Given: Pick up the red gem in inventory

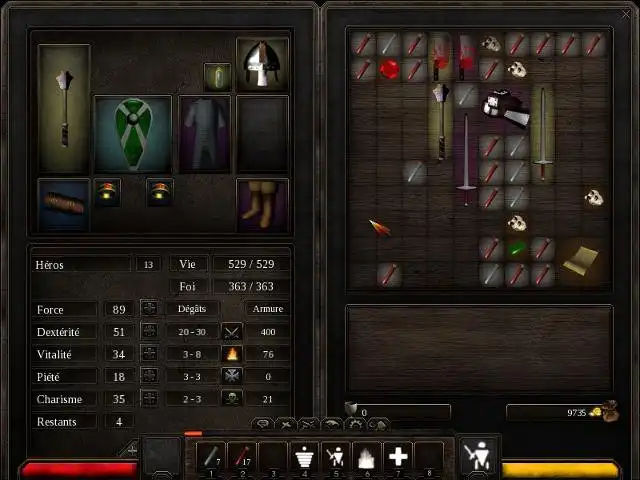Looking at the screenshot, I should [389, 70].
